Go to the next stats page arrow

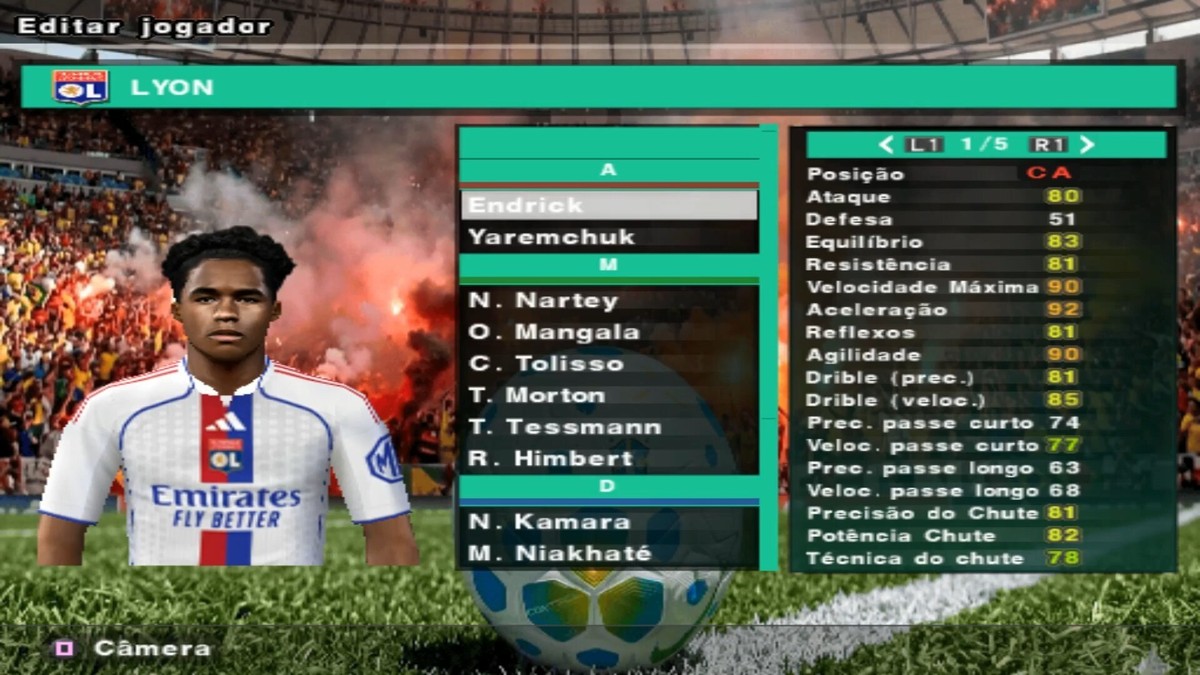1088,145
